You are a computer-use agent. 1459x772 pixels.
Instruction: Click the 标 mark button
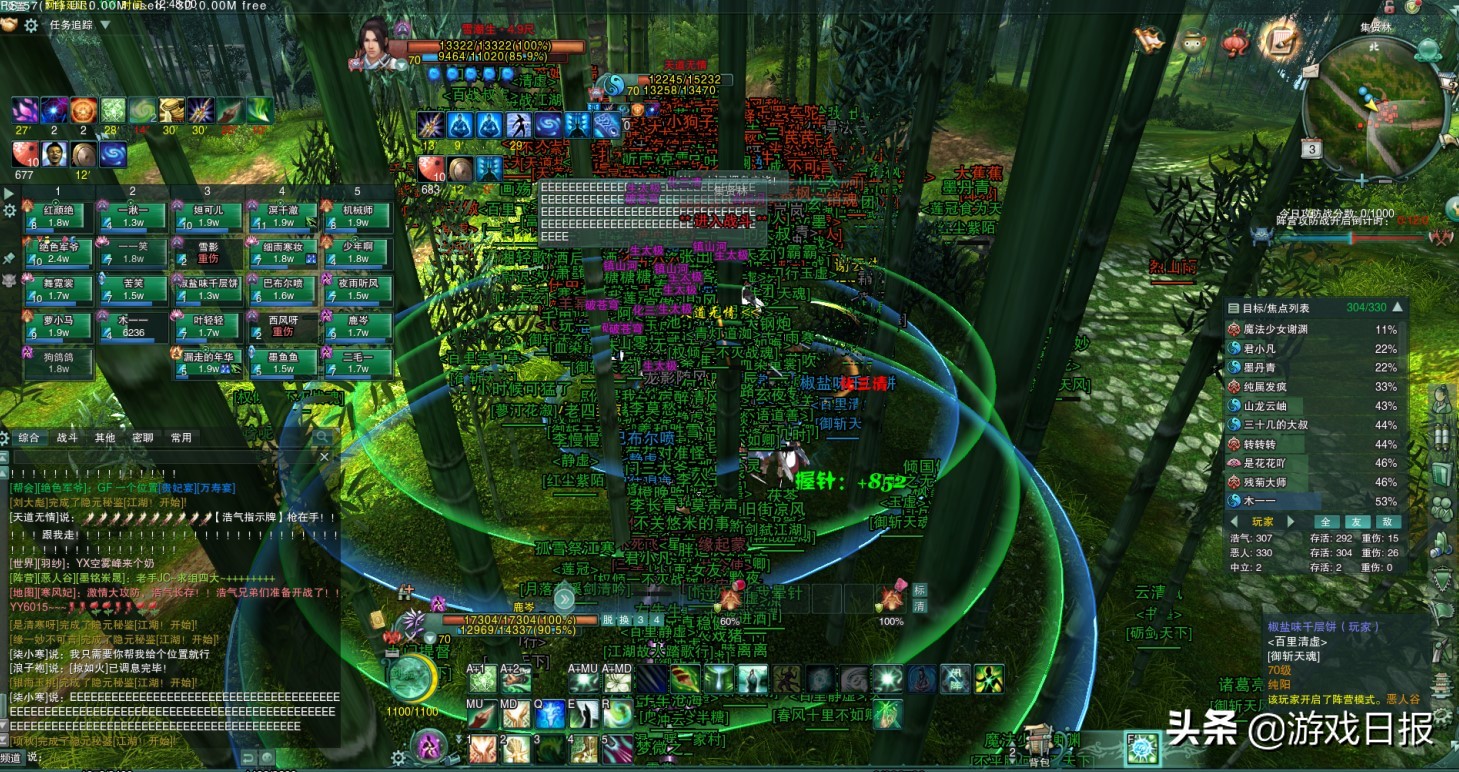pos(920,590)
